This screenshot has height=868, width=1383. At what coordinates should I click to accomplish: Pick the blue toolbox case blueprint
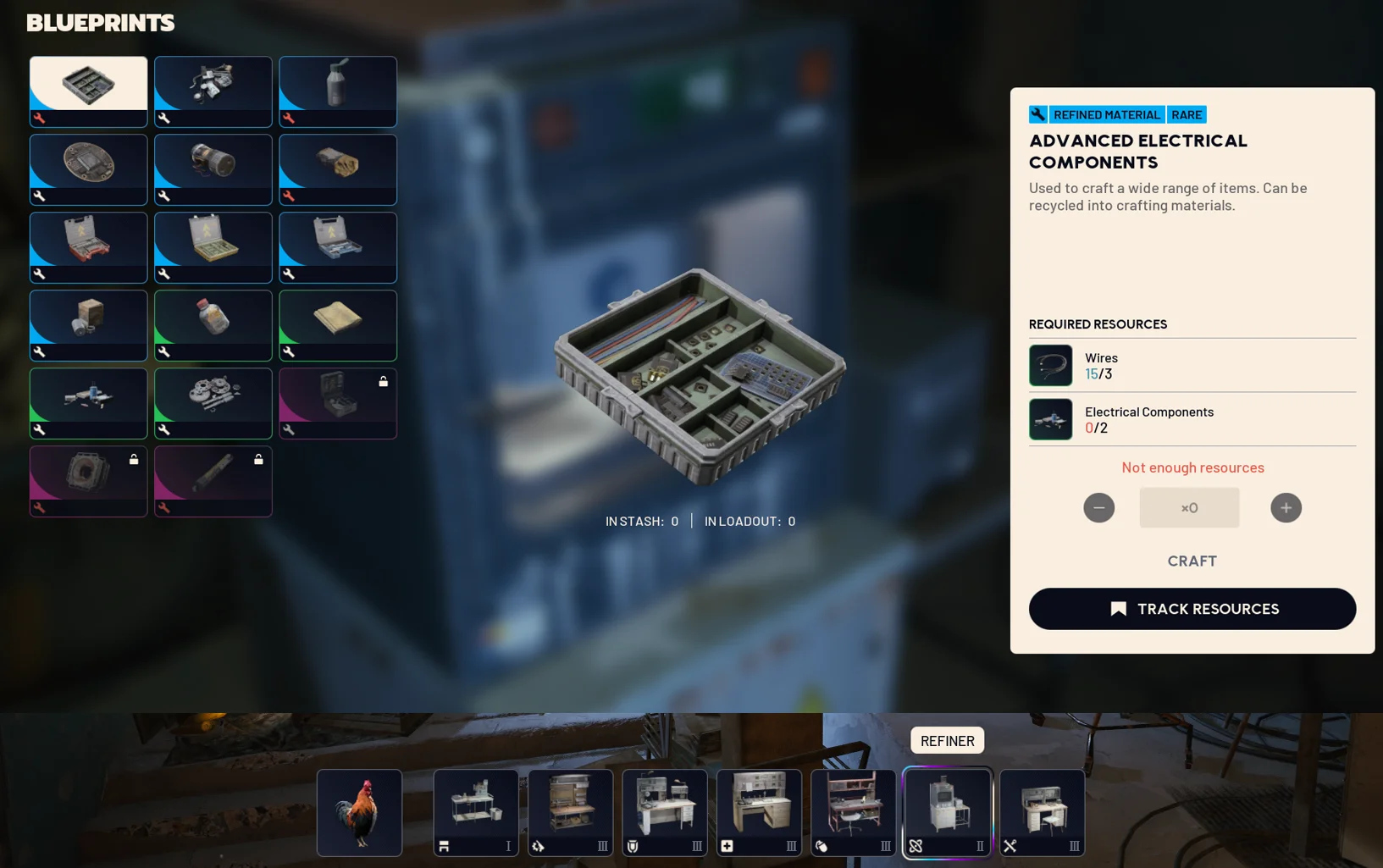click(337, 247)
